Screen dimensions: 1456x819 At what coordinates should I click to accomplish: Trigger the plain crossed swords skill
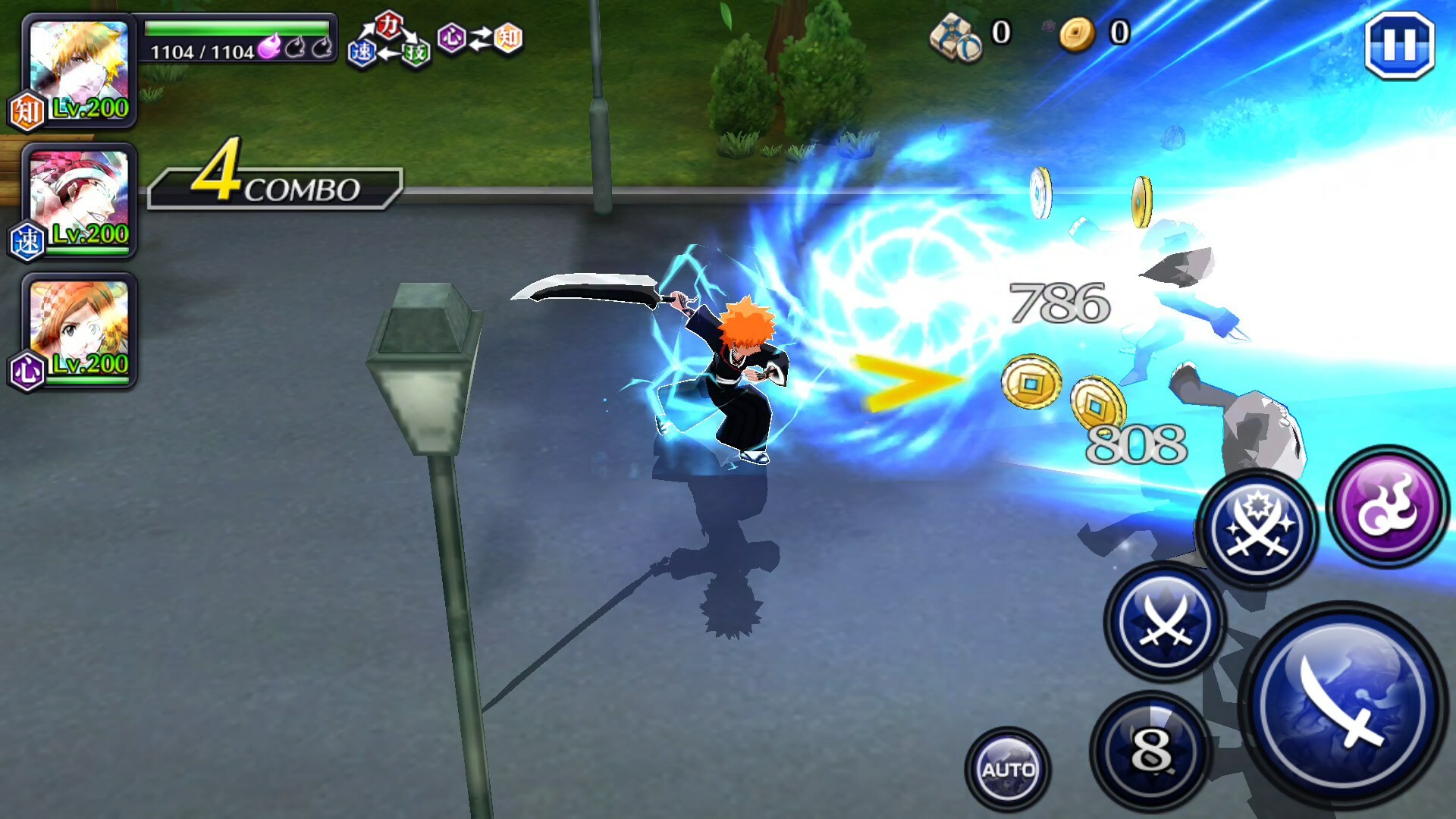pyautogui.click(x=1165, y=622)
